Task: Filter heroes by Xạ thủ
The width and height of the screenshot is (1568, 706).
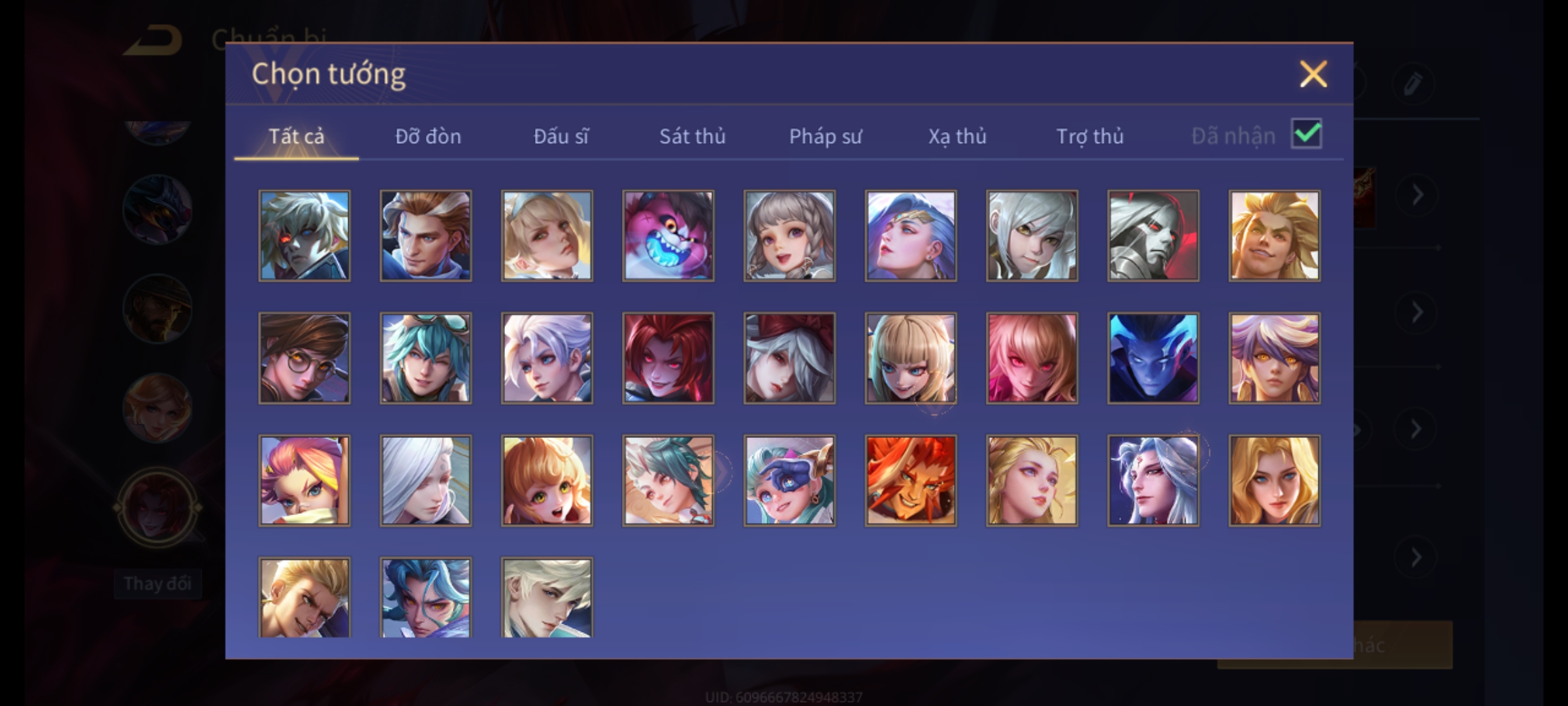Action: pos(957,136)
